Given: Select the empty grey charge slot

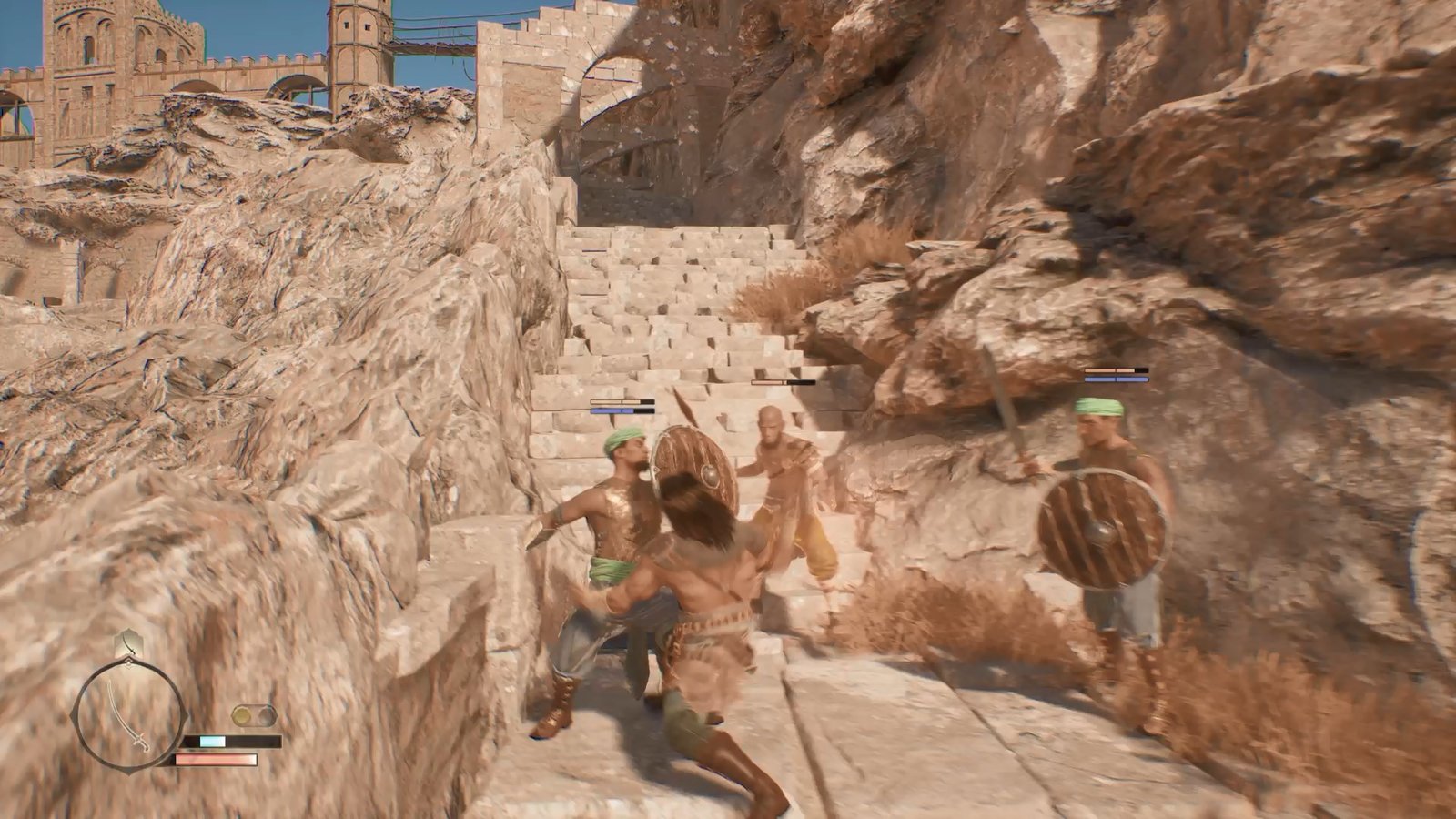Looking at the screenshot, I should 266,716.
